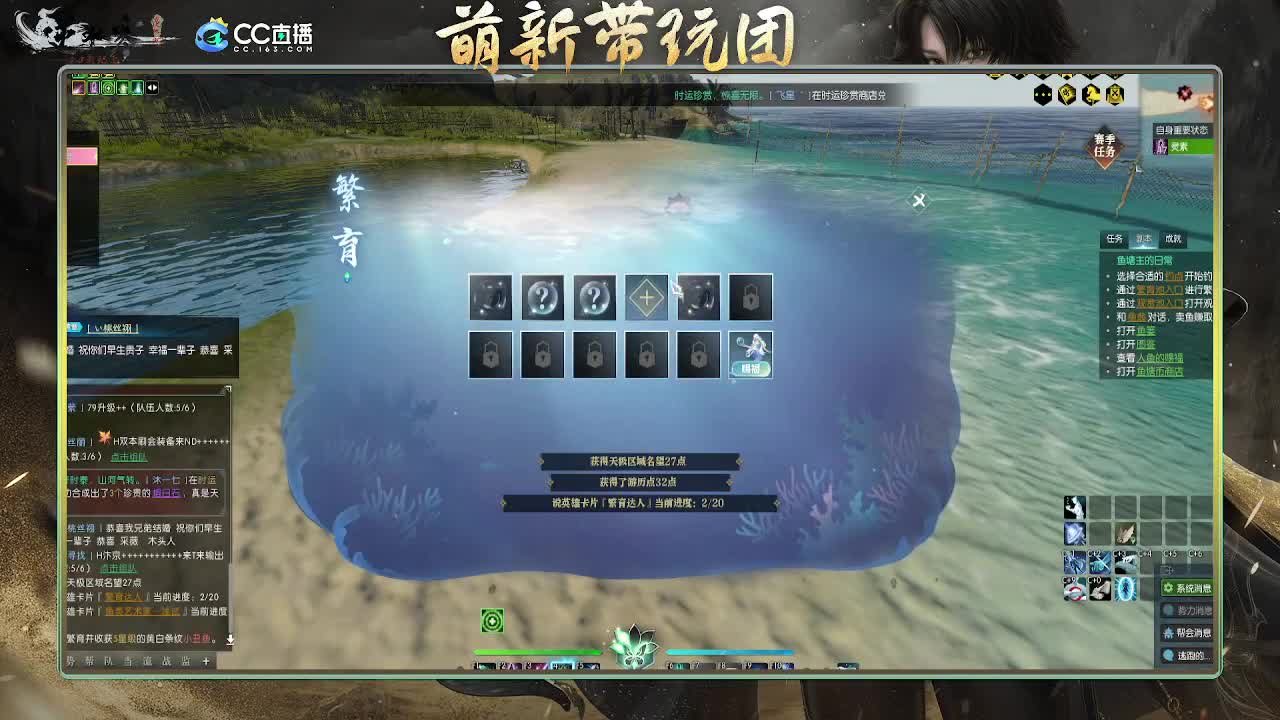Click the down arrow to jump to latest chat
The height and width of the screenshot is (720, 1280).
click(x=230, y=640)
